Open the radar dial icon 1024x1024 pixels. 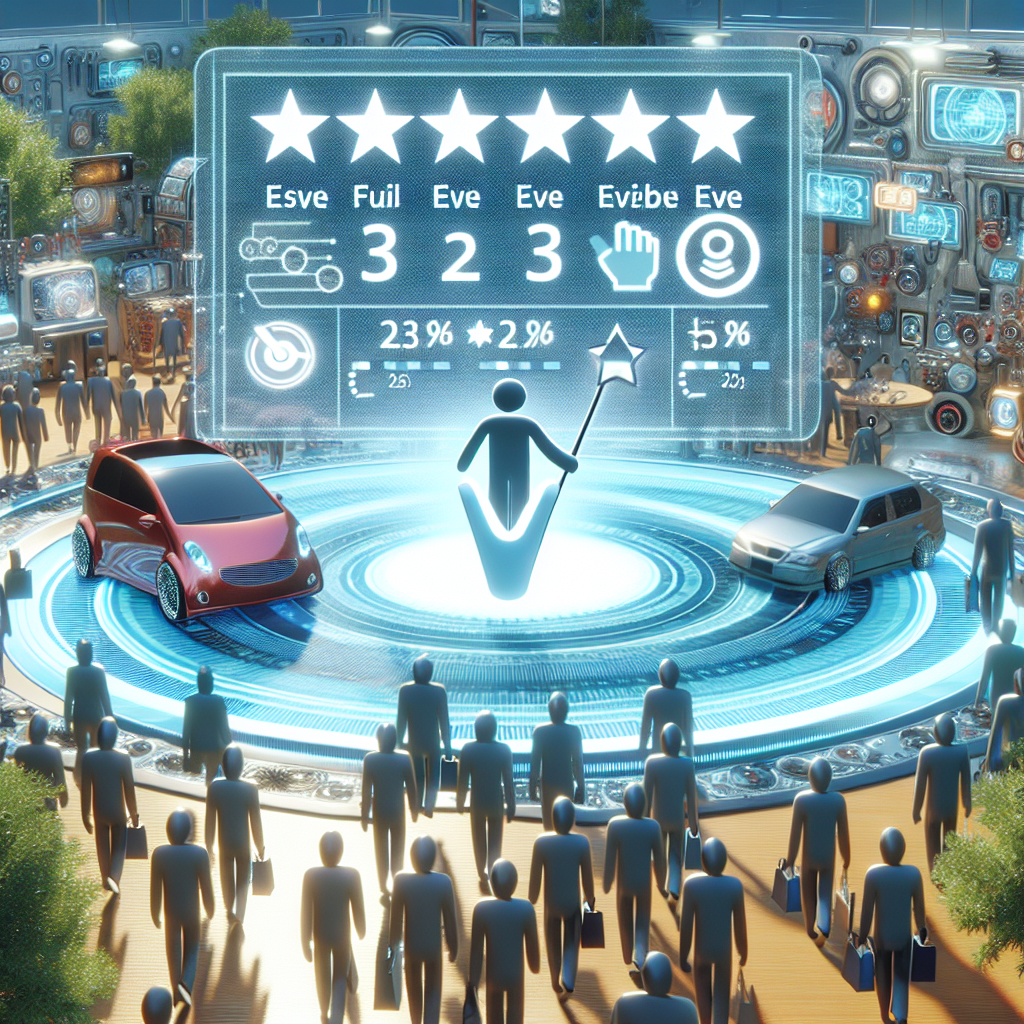click(x=281, y=355)
